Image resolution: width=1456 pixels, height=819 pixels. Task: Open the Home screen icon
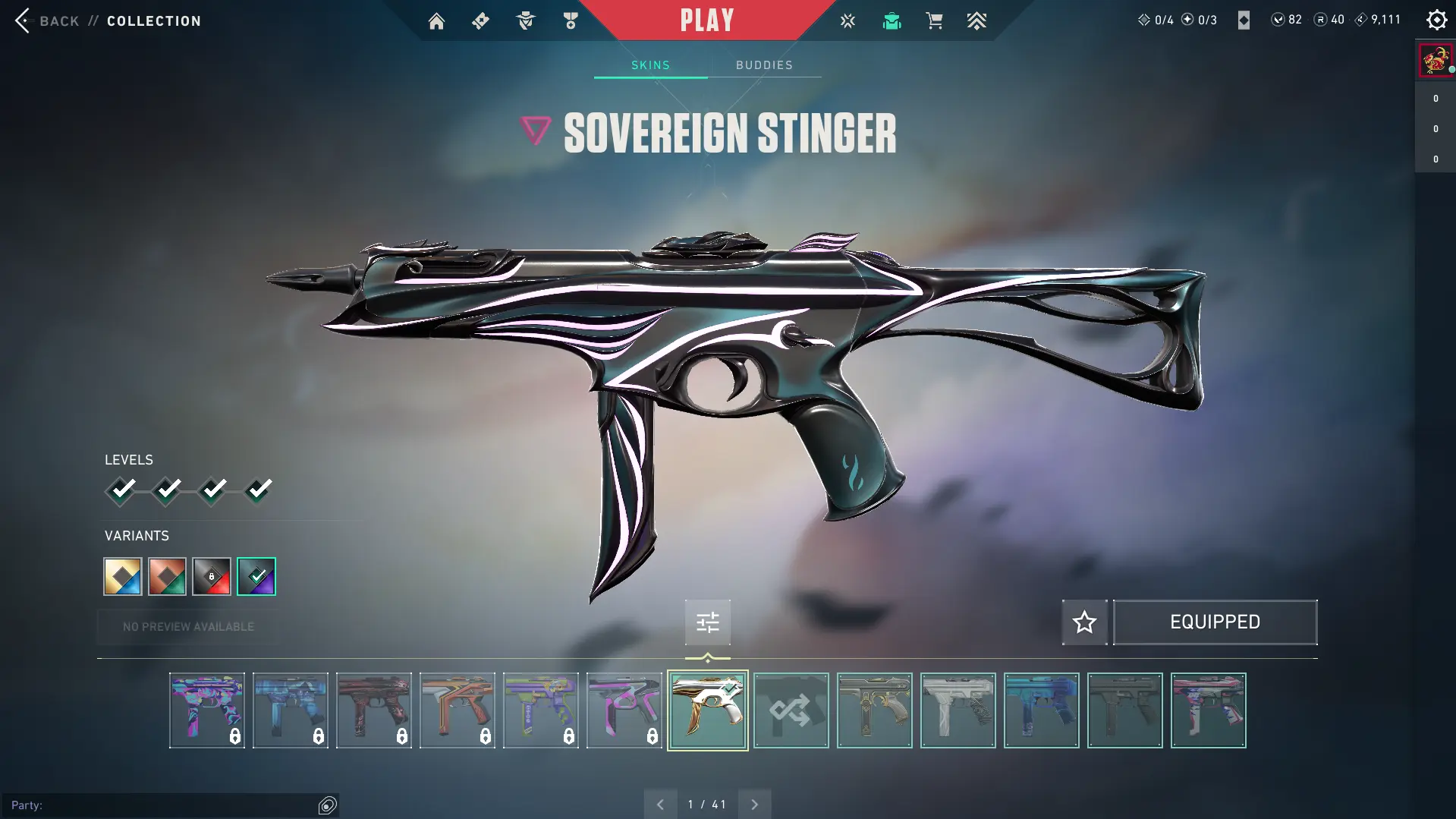pyautogui.click(x=436, y=21)
